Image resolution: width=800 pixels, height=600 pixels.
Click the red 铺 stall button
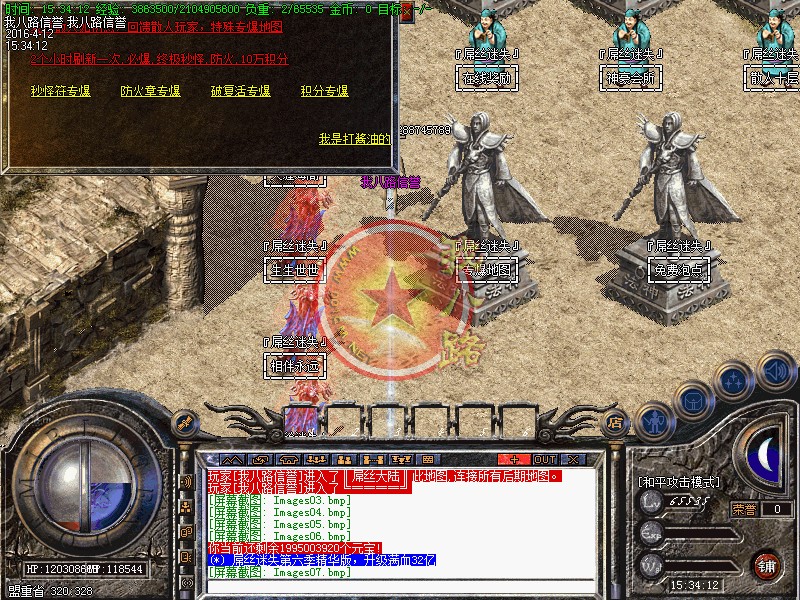click(x=767, y=565)
